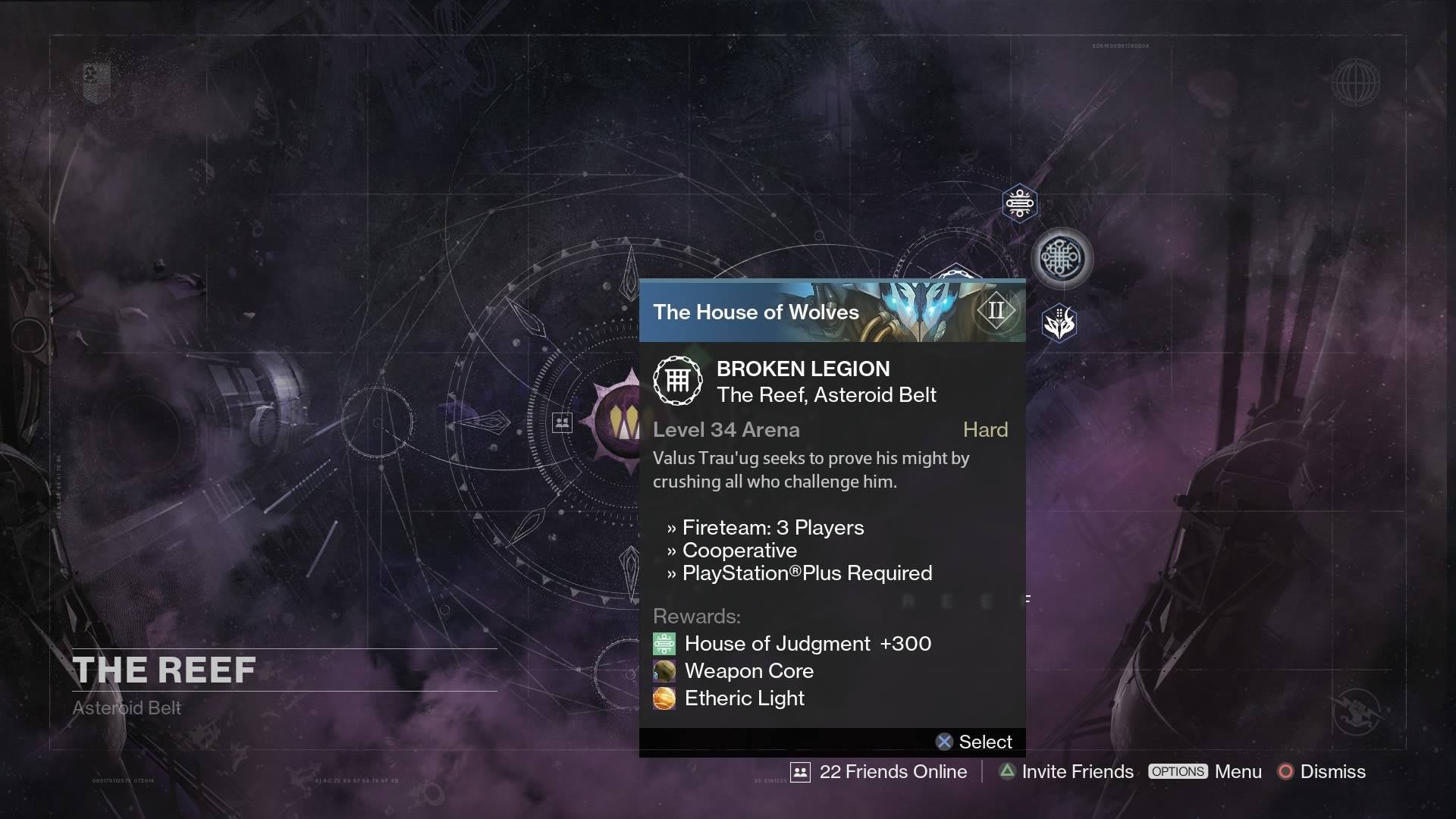
Task: Select the House of Judgment hexagon node
Action: [1019, 203]
